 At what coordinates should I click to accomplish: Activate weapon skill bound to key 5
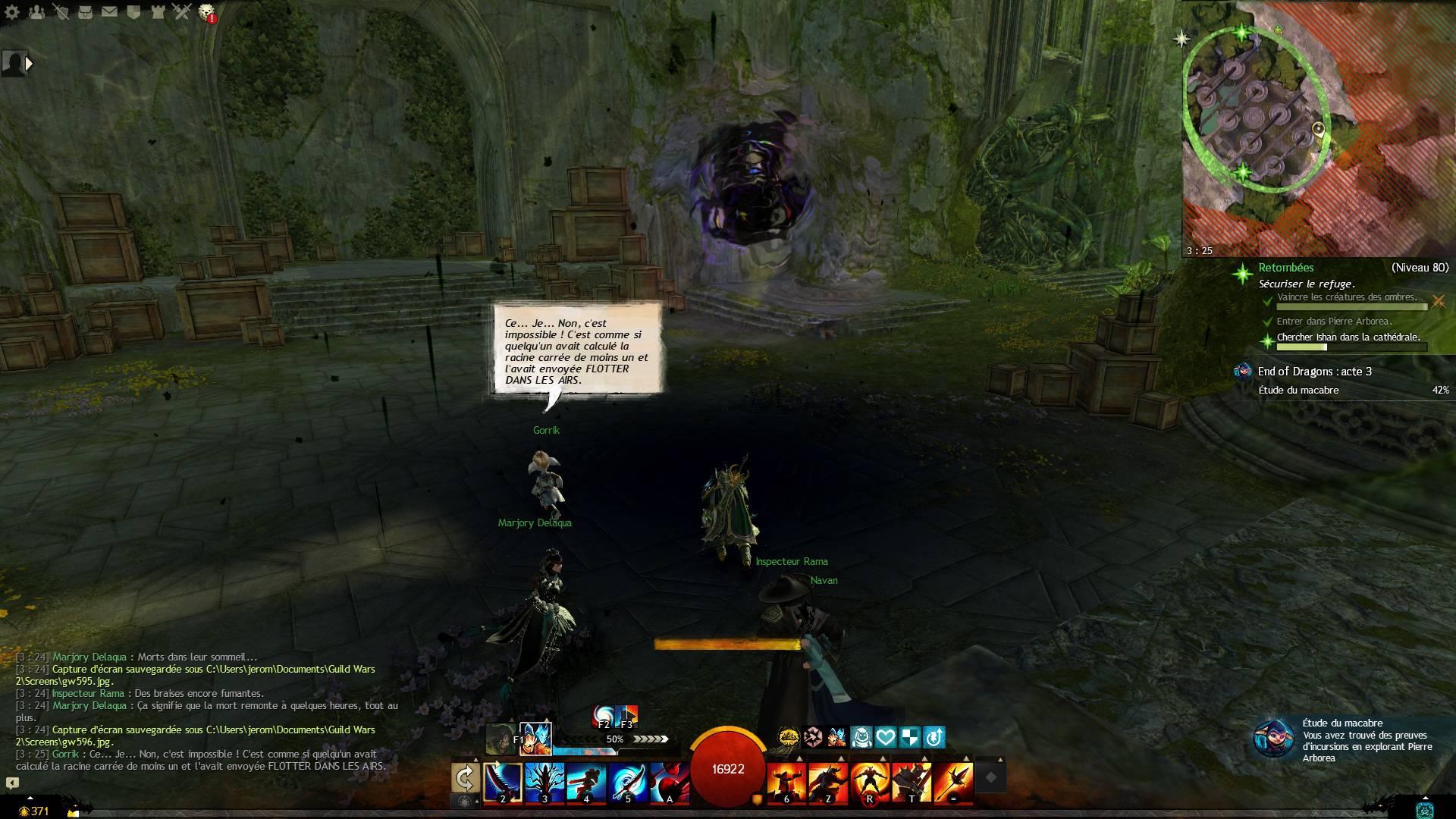pos(628,782)
